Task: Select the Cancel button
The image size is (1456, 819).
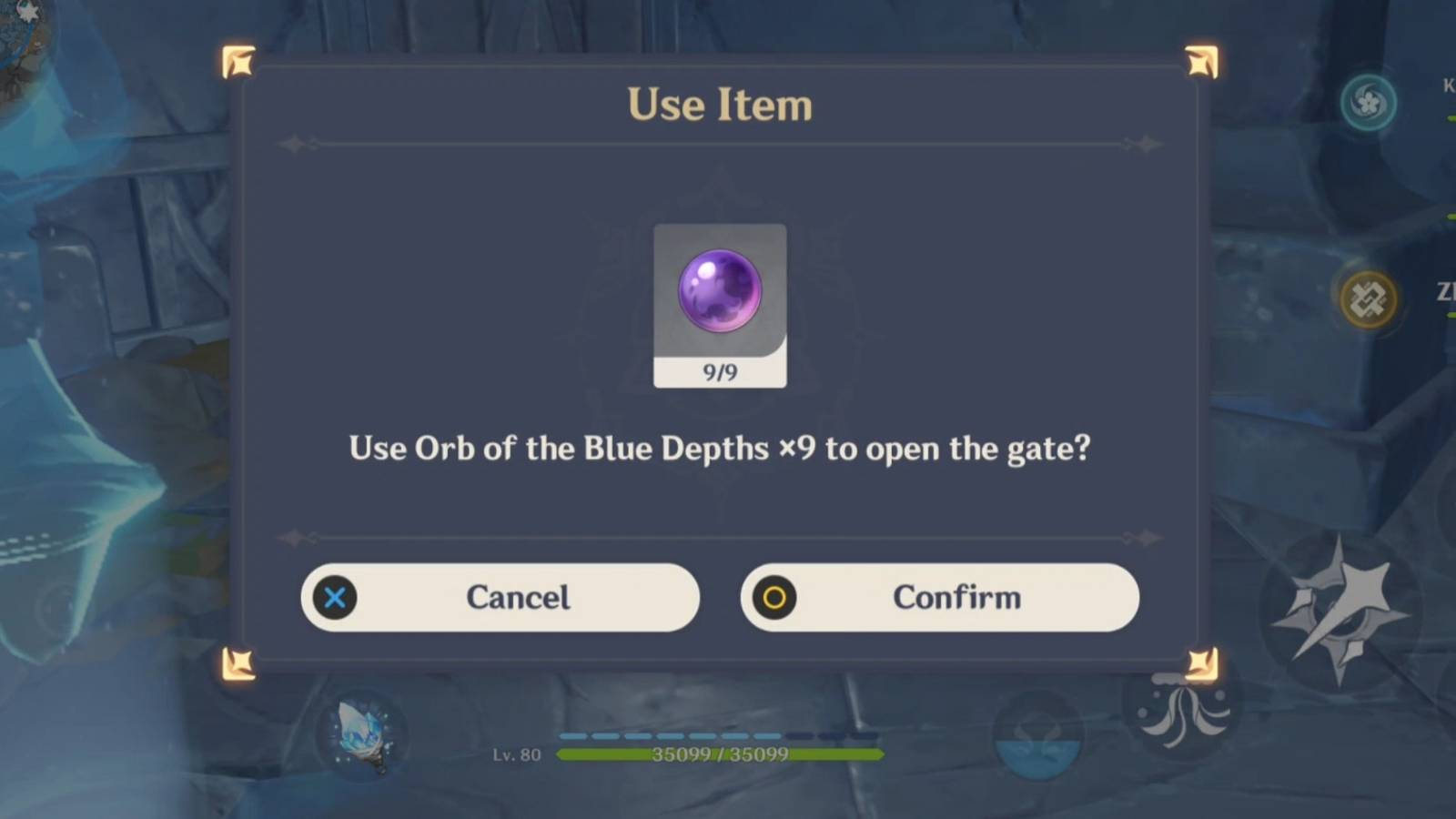Action: (x=500, y=598)
